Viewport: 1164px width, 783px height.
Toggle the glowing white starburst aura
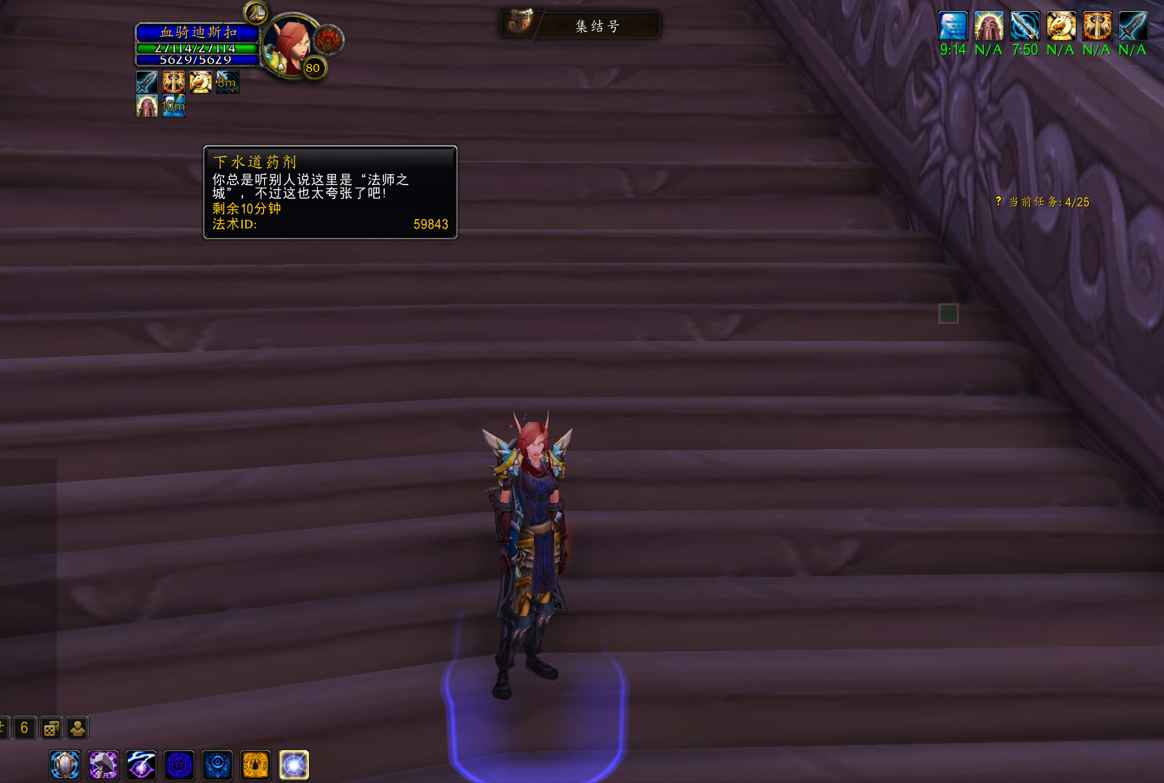(294, 765)
